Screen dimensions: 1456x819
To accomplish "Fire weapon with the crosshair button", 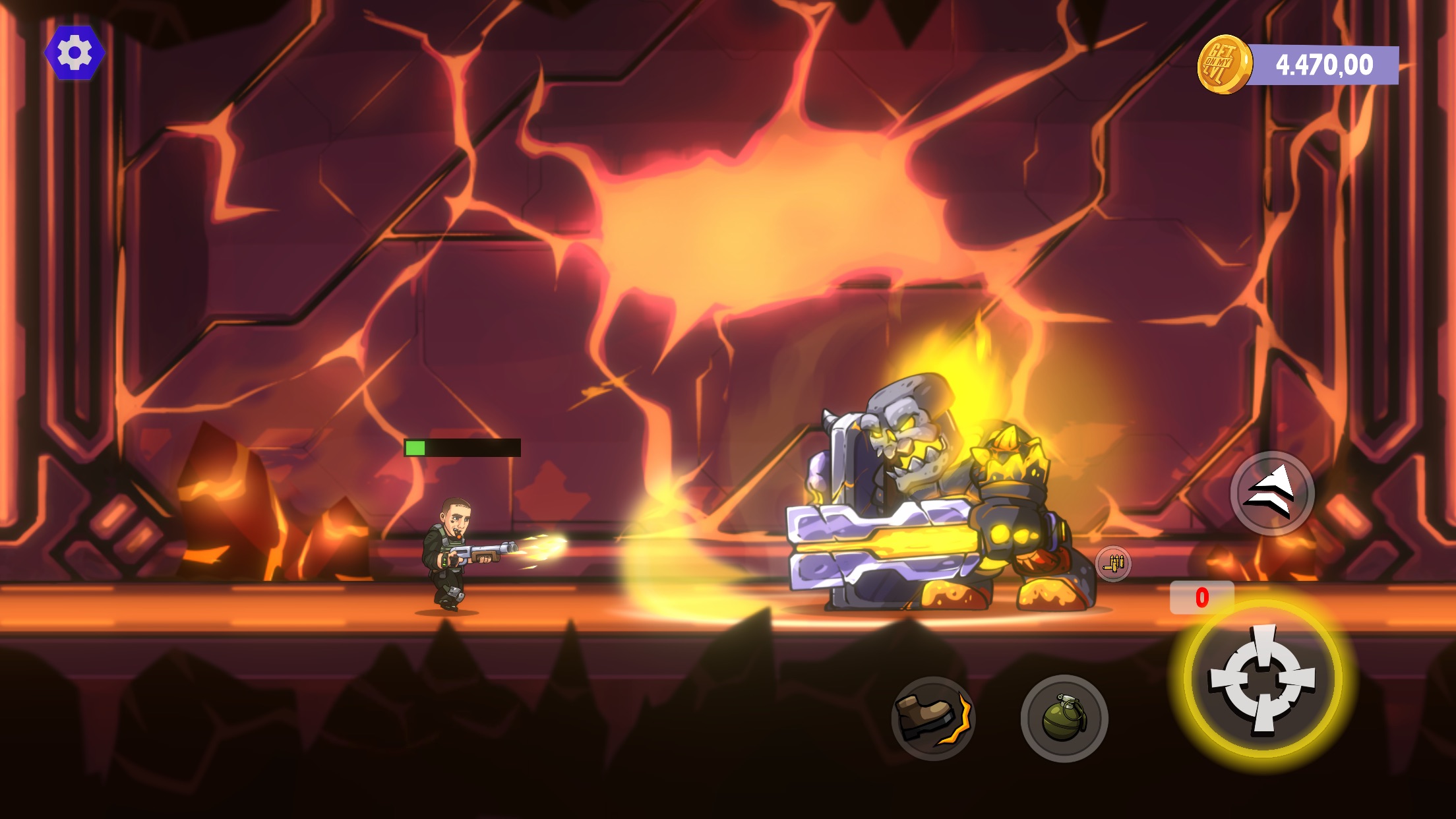I will pyautogui.click(x=1262, y=679).
